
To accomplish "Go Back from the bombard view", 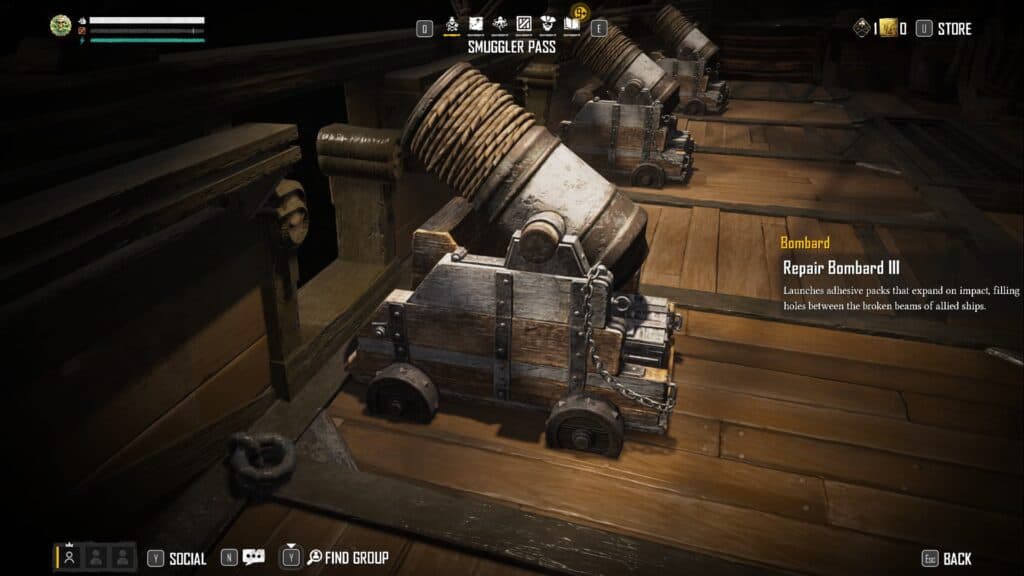I will pyautogui.click(x=957, y=559).
